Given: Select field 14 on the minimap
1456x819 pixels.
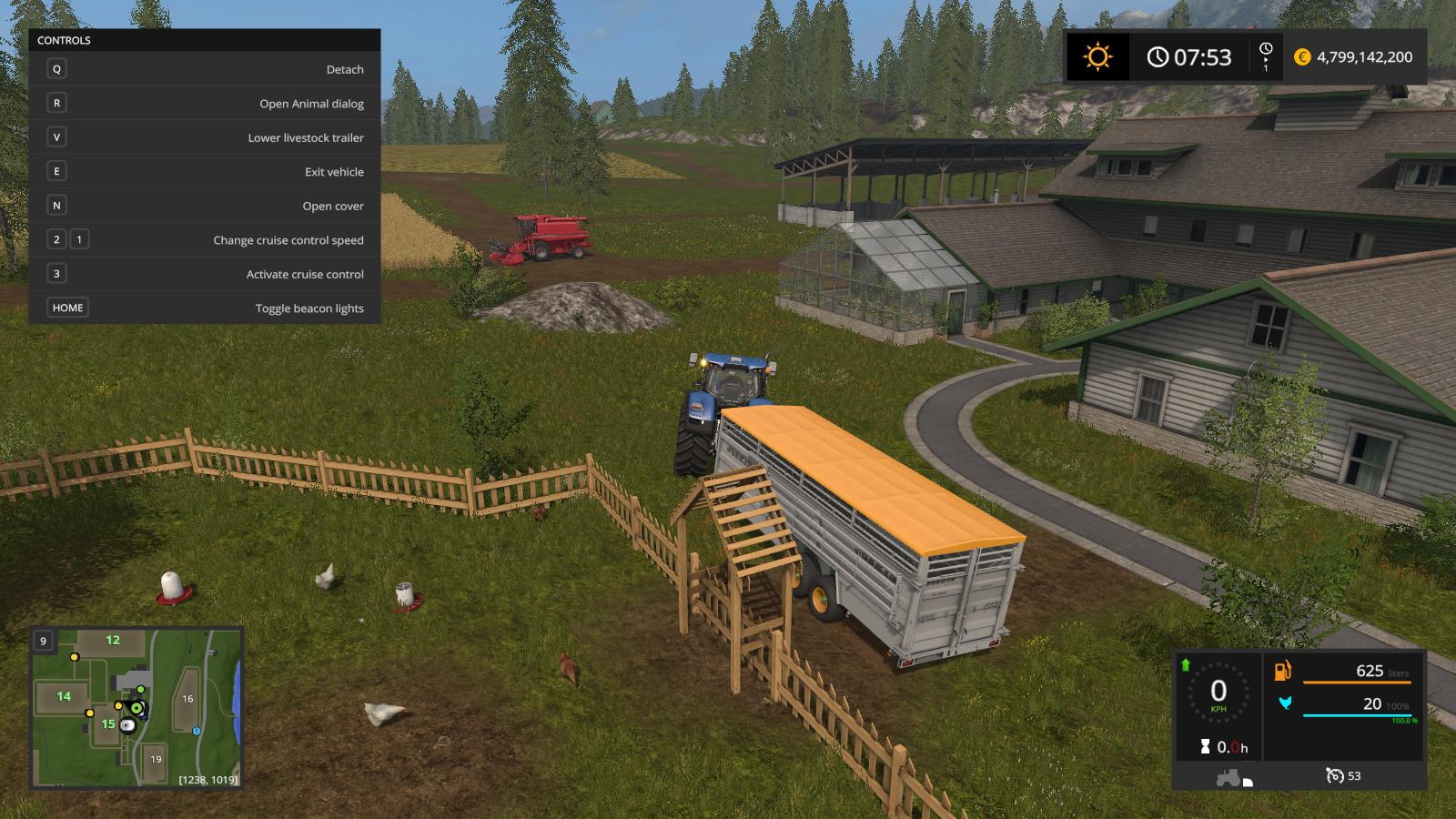Looking at the screenshot, I should tap(64, 697).
